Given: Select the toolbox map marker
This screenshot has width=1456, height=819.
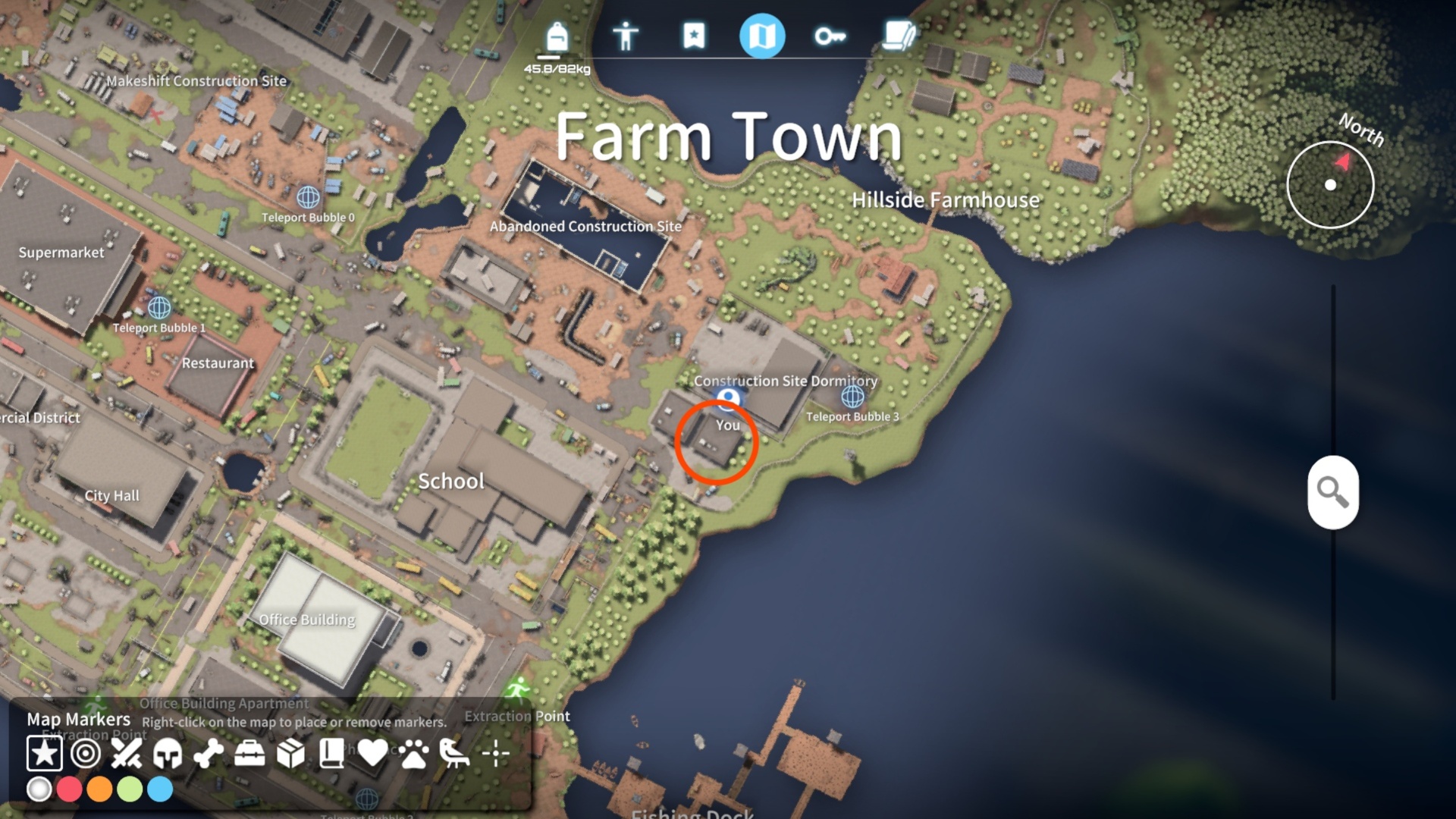Looking at the screenshot, I should tap(250, 754).
